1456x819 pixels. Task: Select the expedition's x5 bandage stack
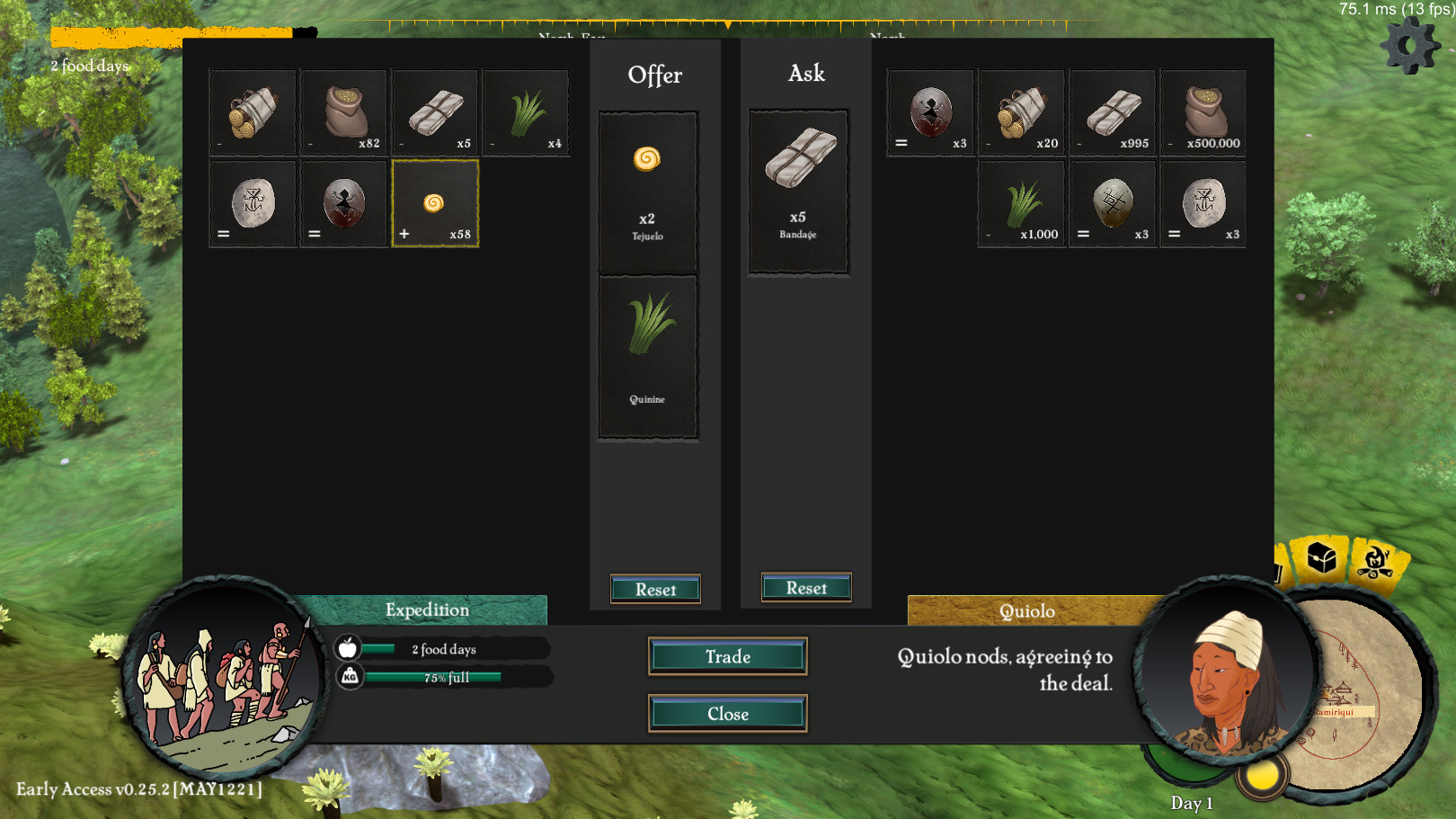[435, 113]
